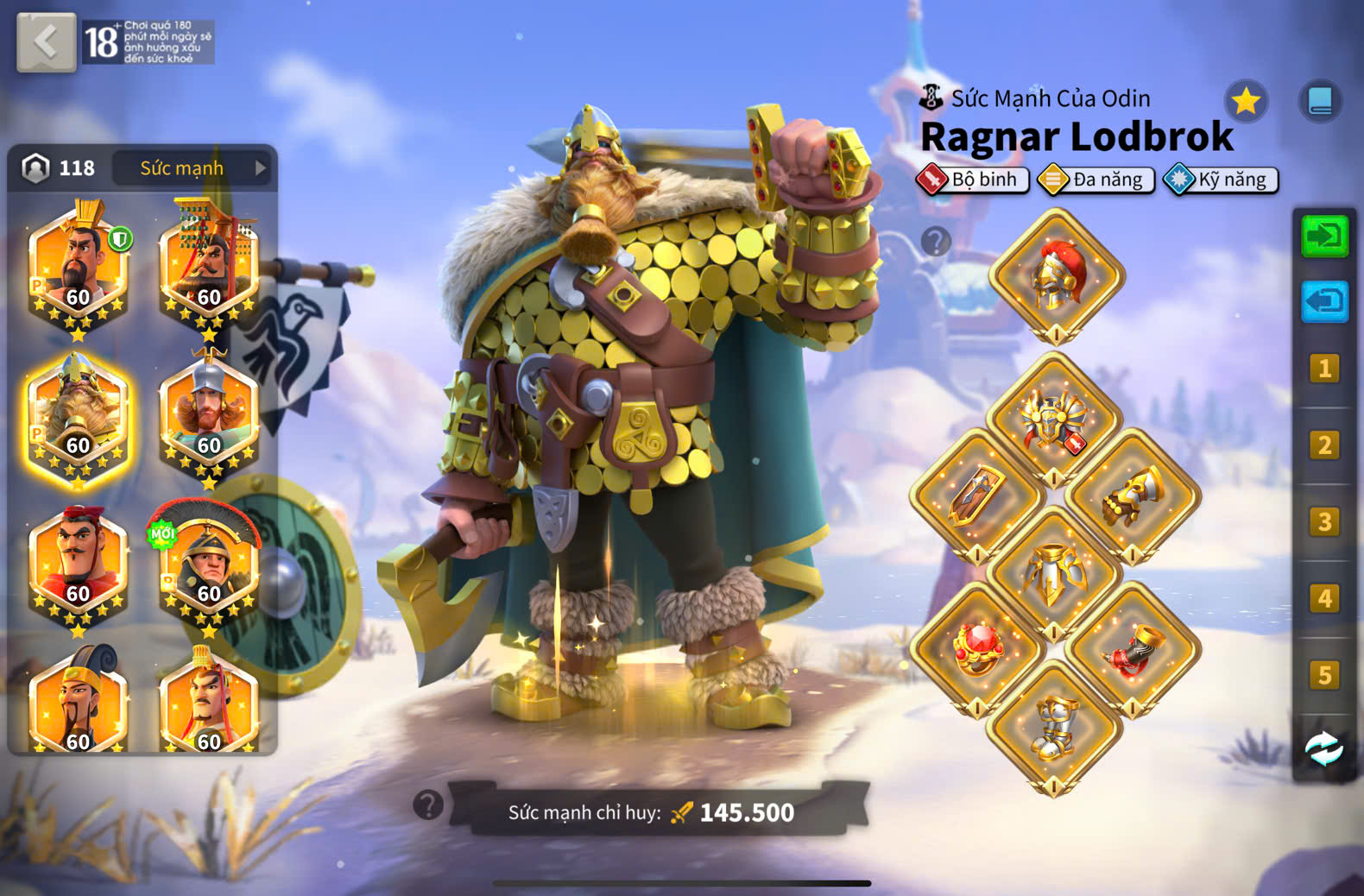Choose the commander marked MỚI
This screenshot has height=896, width=1364.
click(208, 567)
